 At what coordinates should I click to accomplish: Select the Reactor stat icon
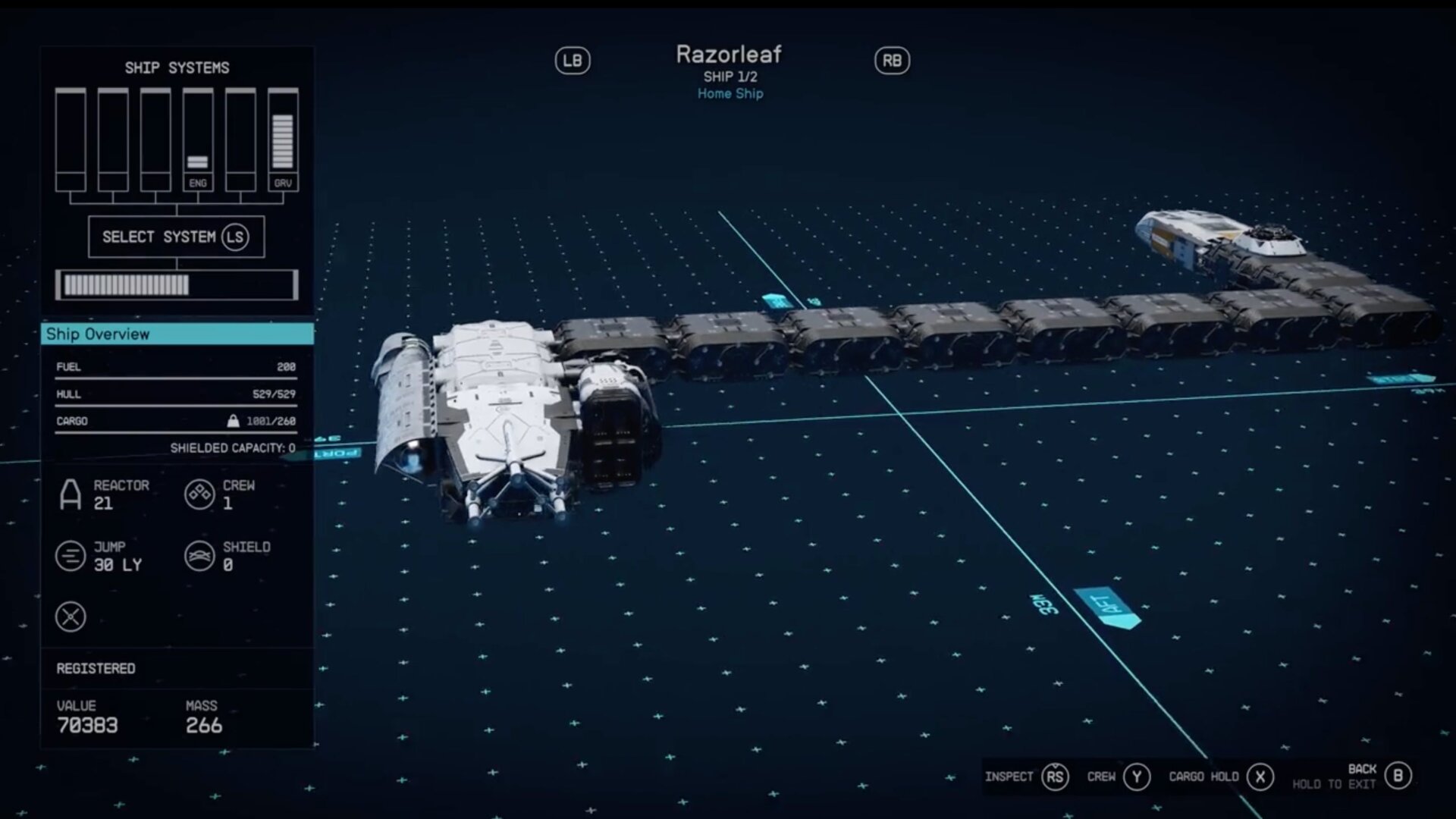point(71,494)
